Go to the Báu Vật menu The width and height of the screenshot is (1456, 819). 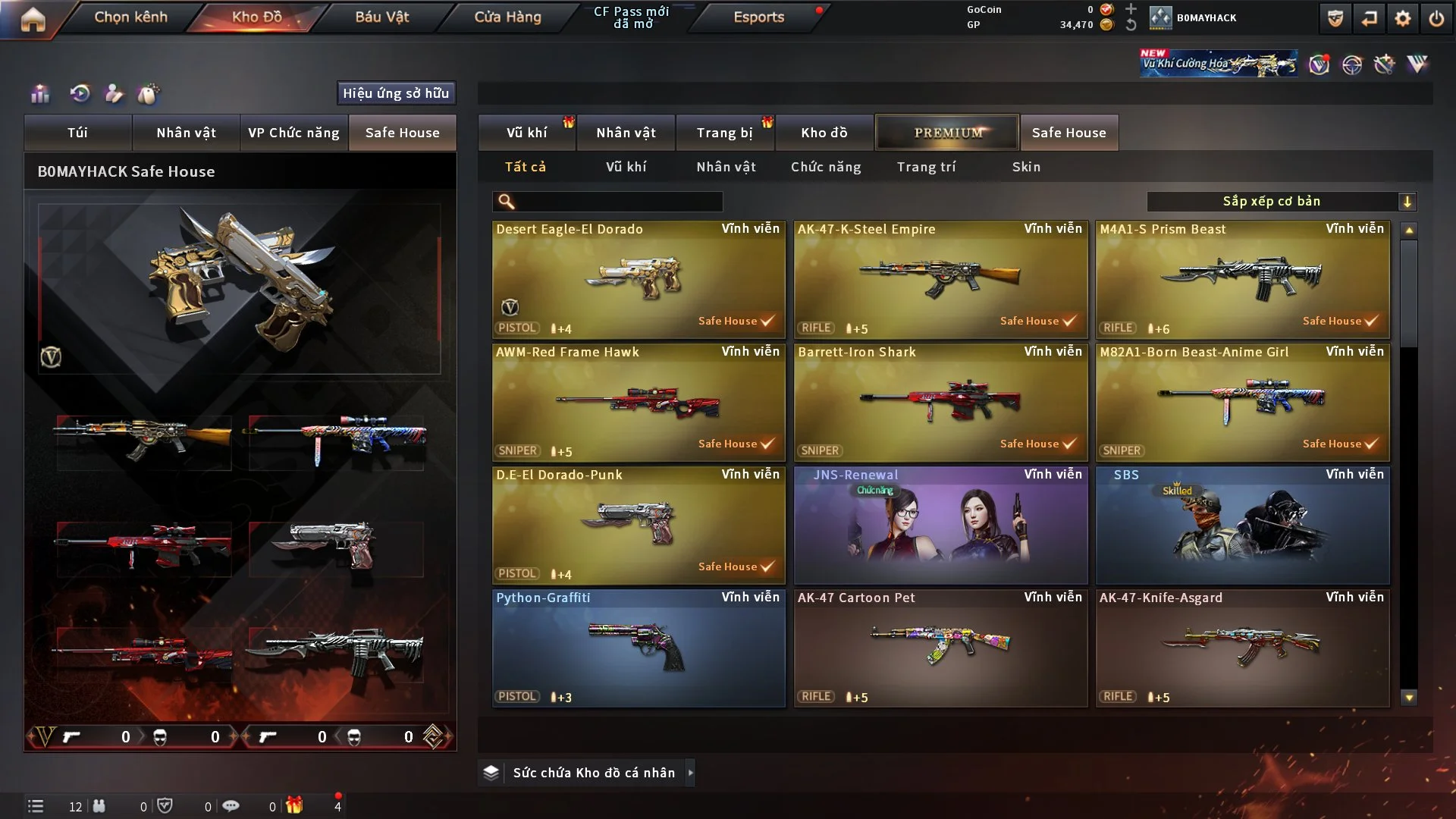[x=381, y=17]
